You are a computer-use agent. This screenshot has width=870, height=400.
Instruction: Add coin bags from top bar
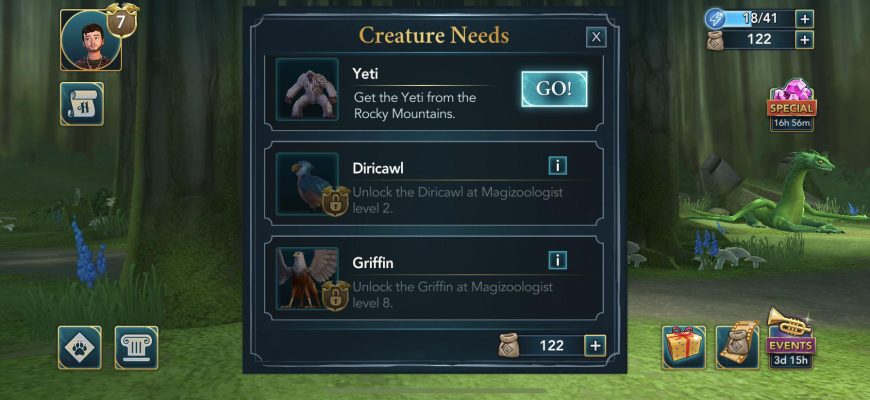tap(805, 40)
